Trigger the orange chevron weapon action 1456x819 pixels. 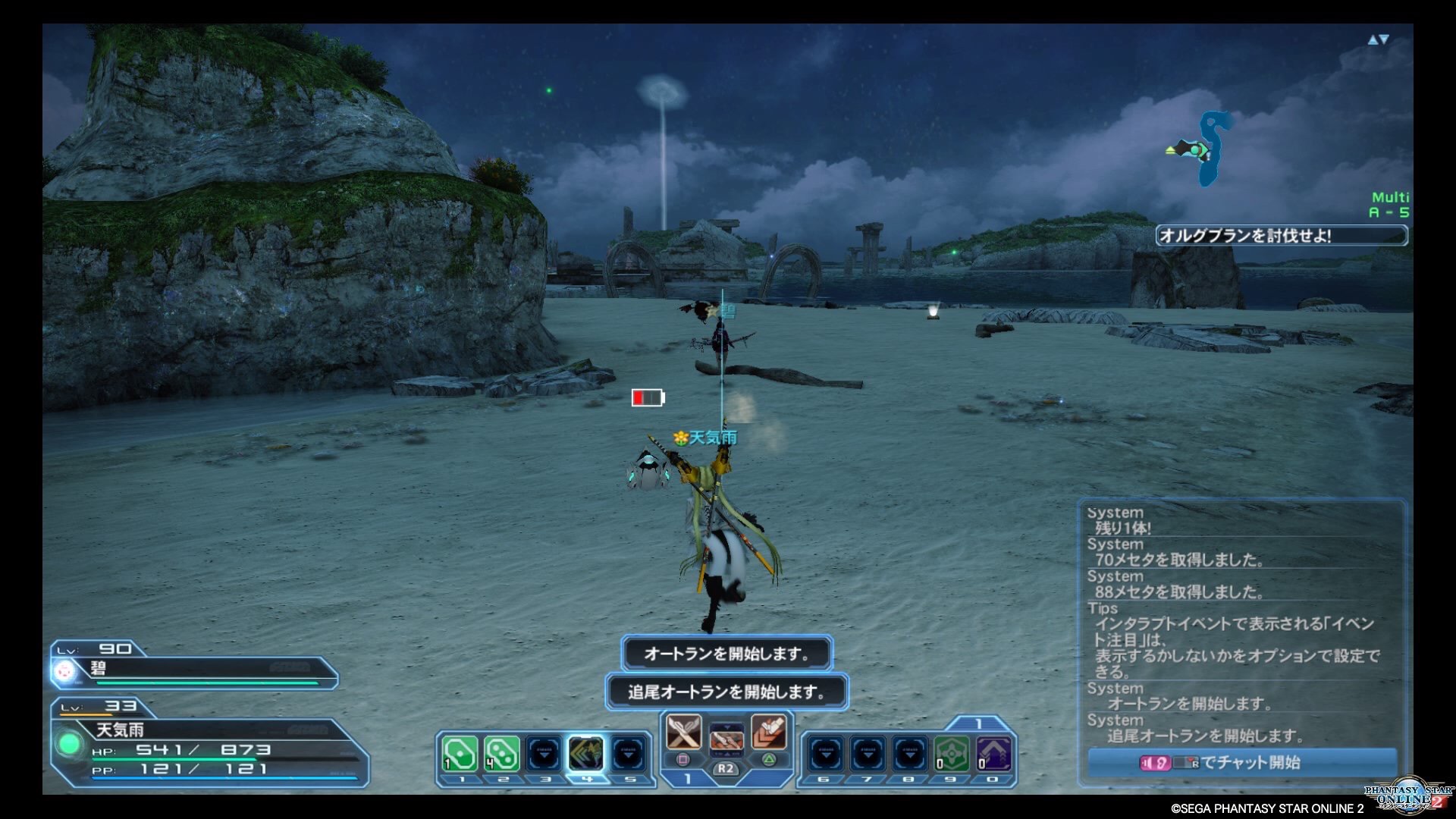click(x=768, y=733)
